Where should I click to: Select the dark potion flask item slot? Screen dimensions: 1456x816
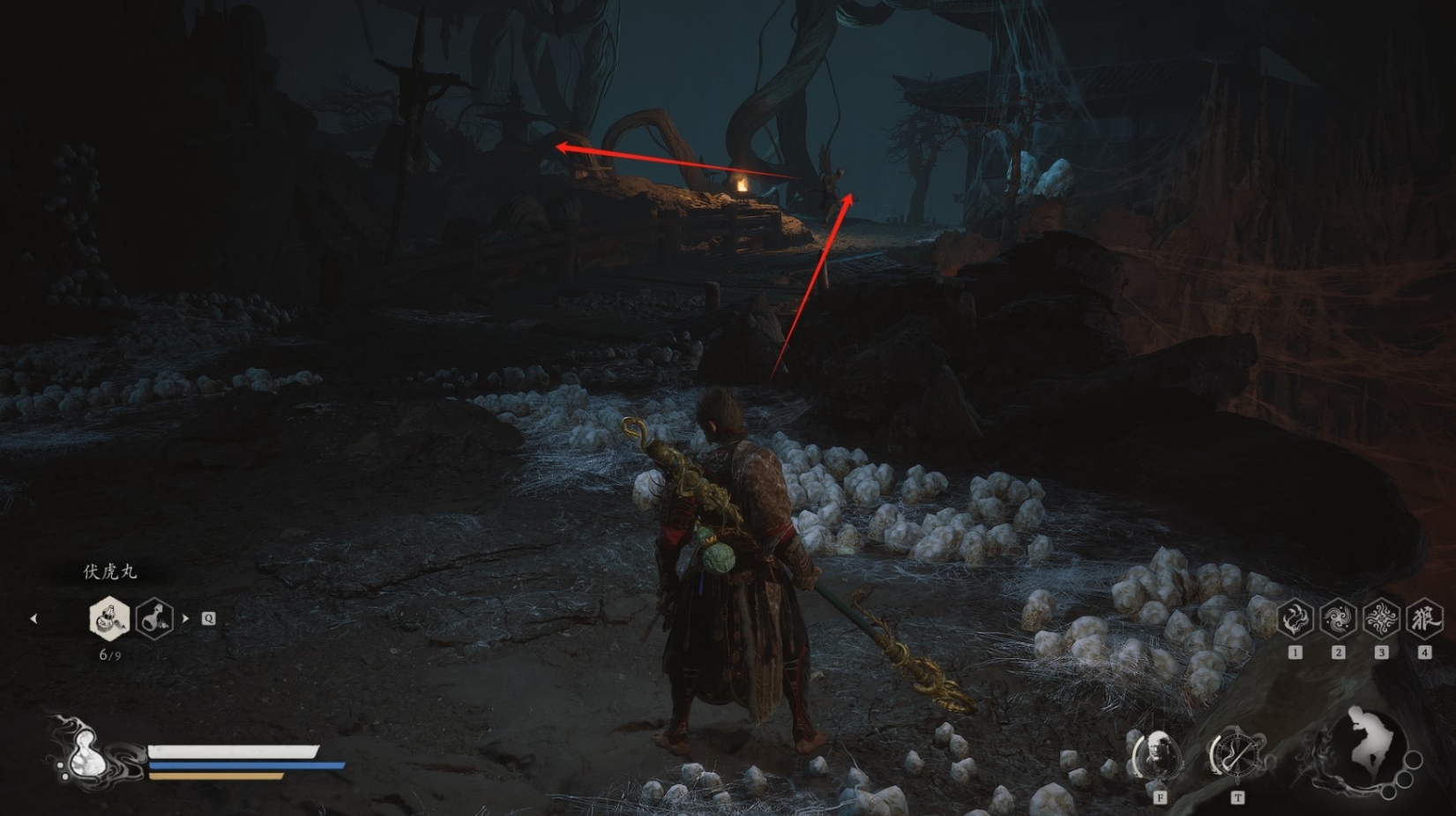[x=154, y=618]
